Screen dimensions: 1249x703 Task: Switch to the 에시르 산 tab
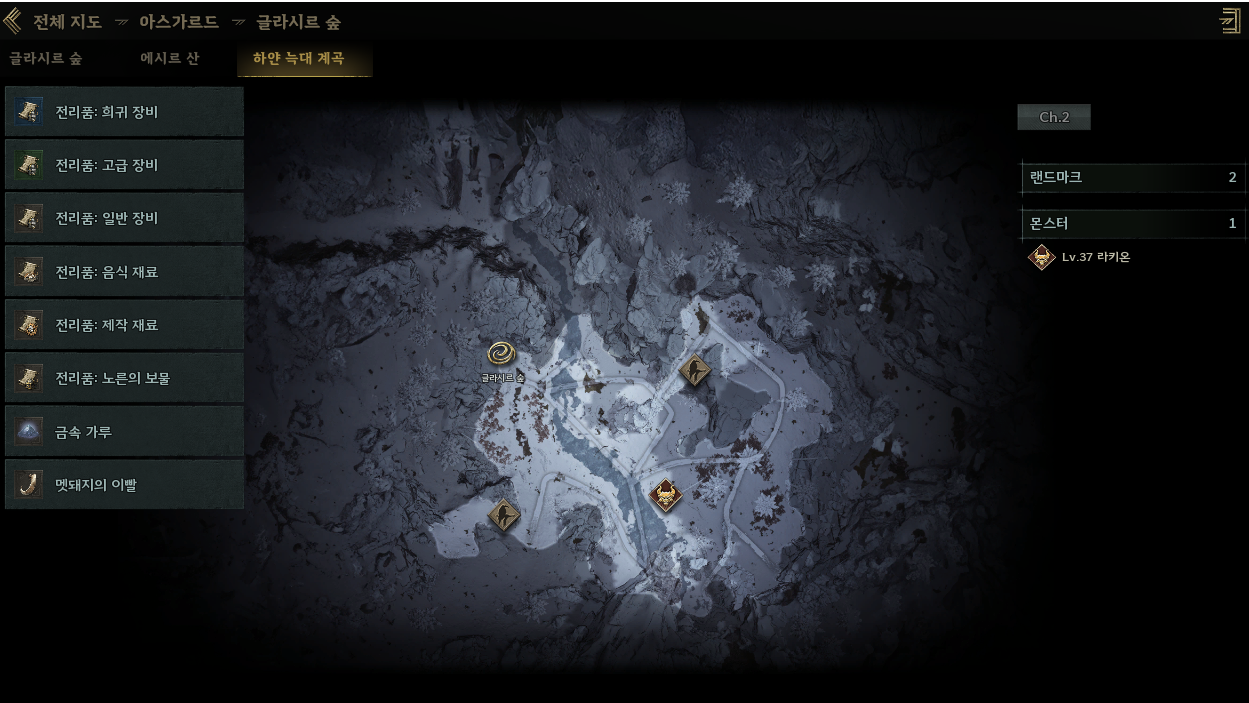click(170, 59)
